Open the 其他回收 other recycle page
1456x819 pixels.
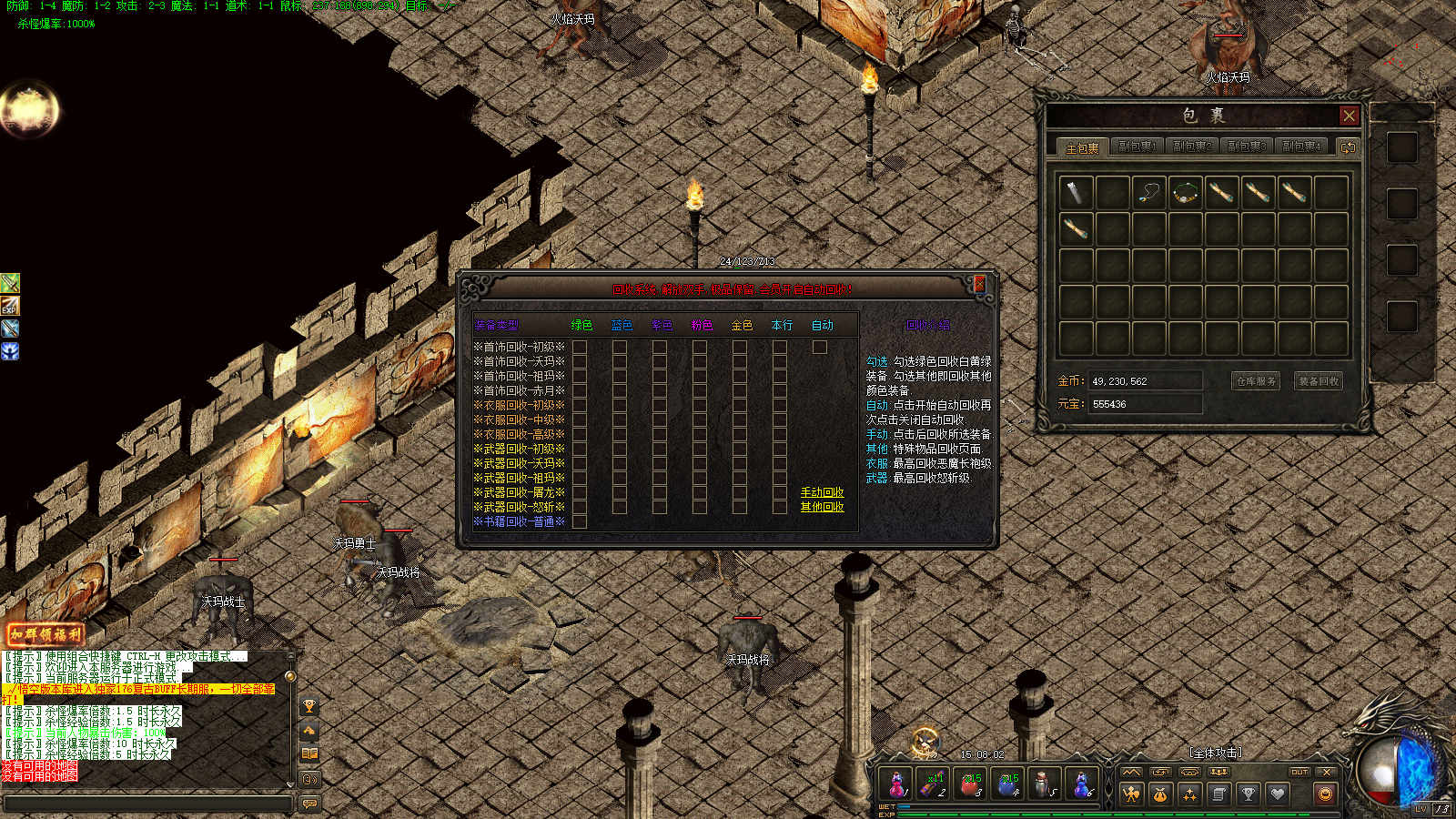pos(822,507)
